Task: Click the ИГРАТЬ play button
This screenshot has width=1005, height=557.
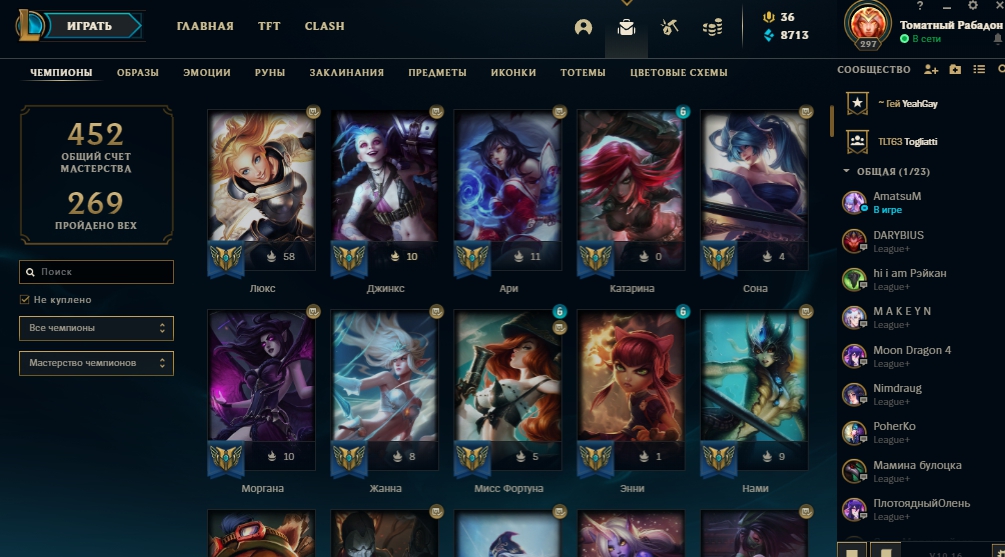Action: [89, 26]
